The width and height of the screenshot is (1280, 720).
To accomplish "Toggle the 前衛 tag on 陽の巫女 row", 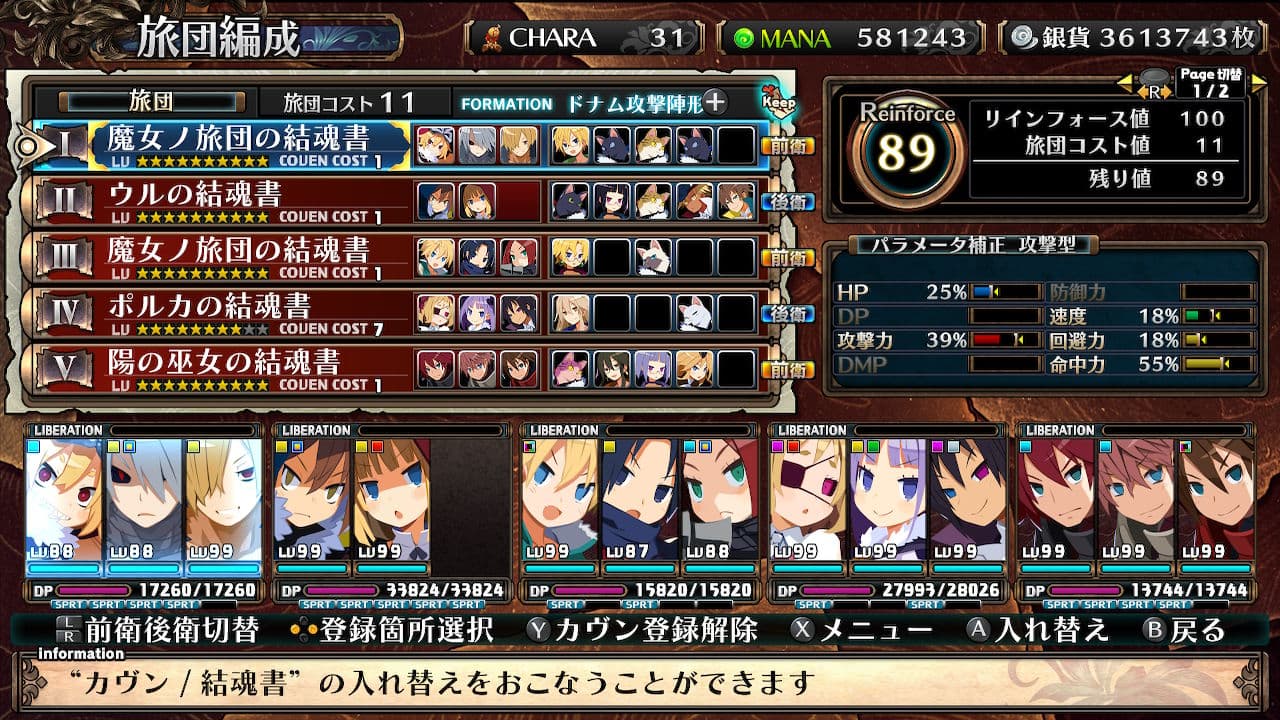I will [787, 369].
